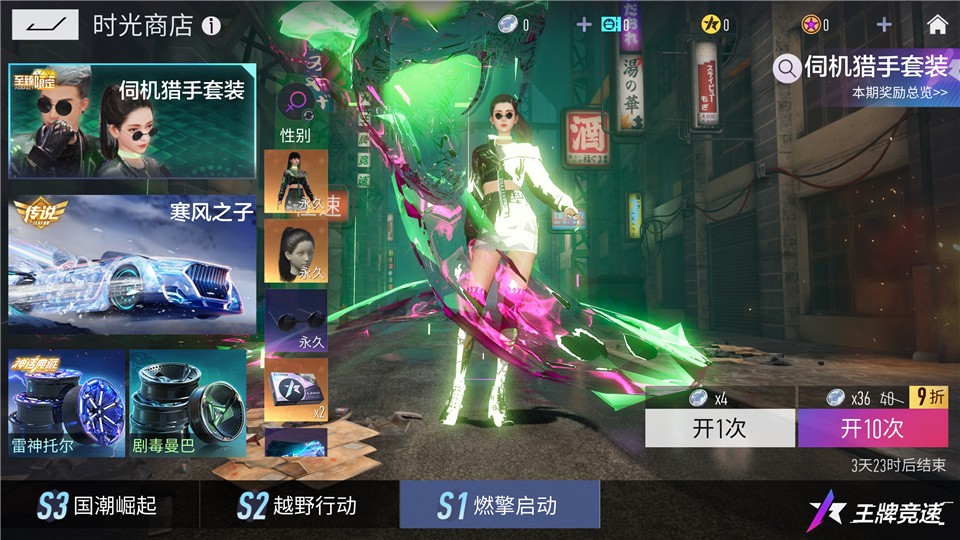Screen dimensions: 960x540
Task: Select the S1 燃擎启动 tab
Action: (499, 505)
